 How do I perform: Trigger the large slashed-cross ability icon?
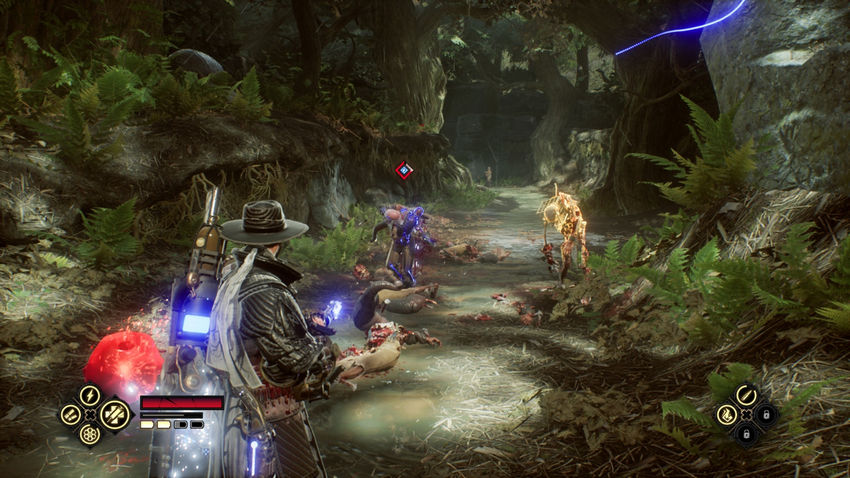pos(114,414)
